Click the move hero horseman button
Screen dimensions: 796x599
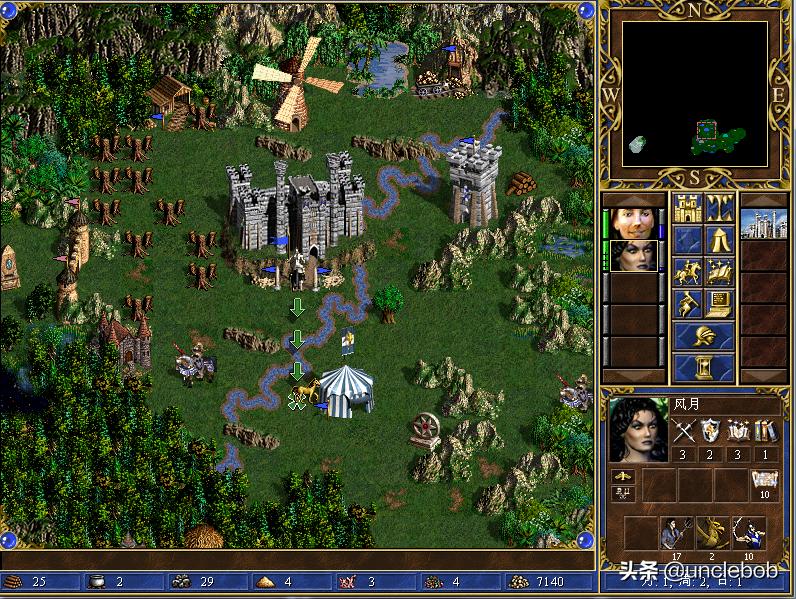click(x=686, y=272)
